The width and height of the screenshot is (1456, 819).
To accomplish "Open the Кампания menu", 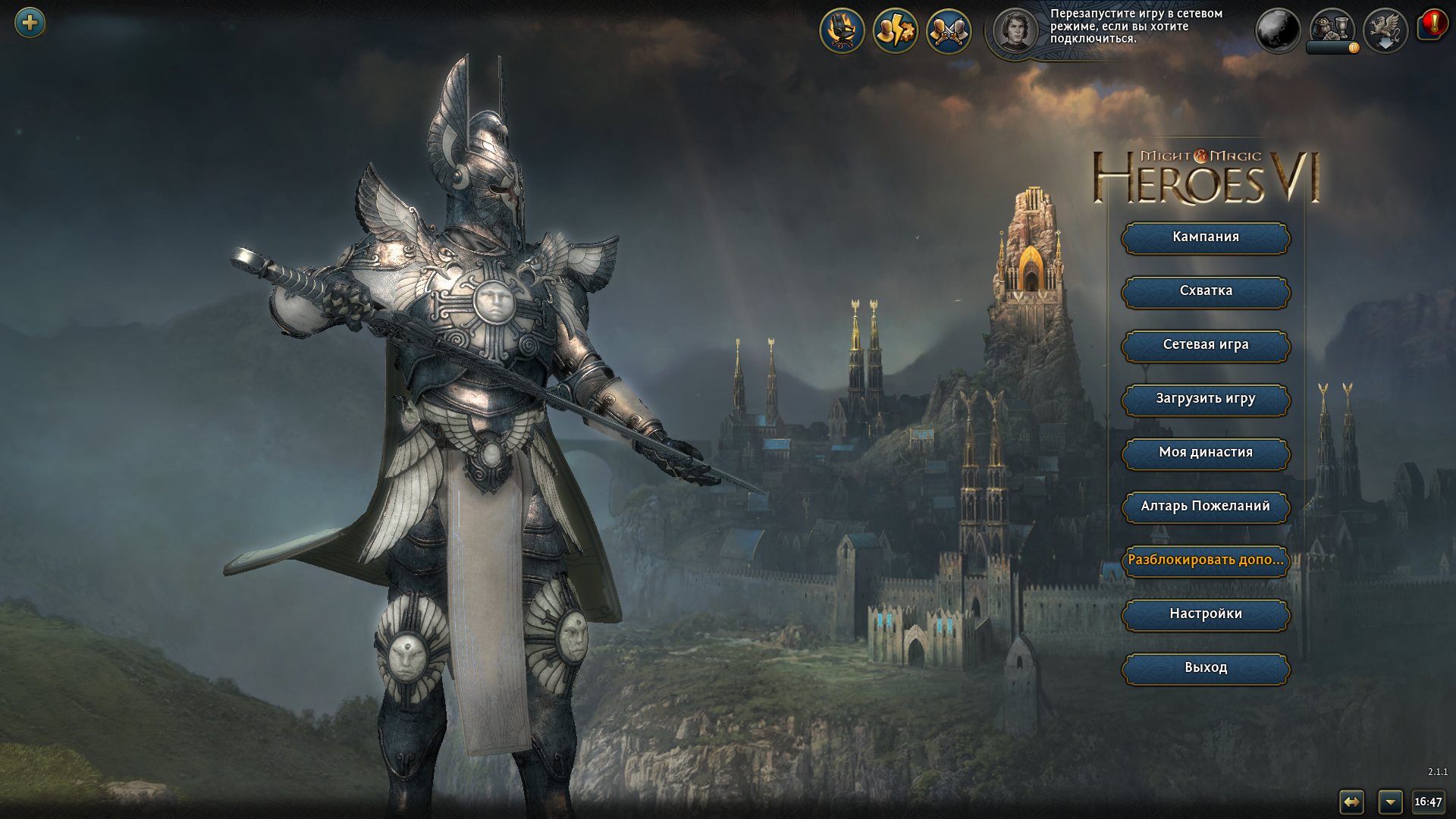I will tap(1205, 237).
